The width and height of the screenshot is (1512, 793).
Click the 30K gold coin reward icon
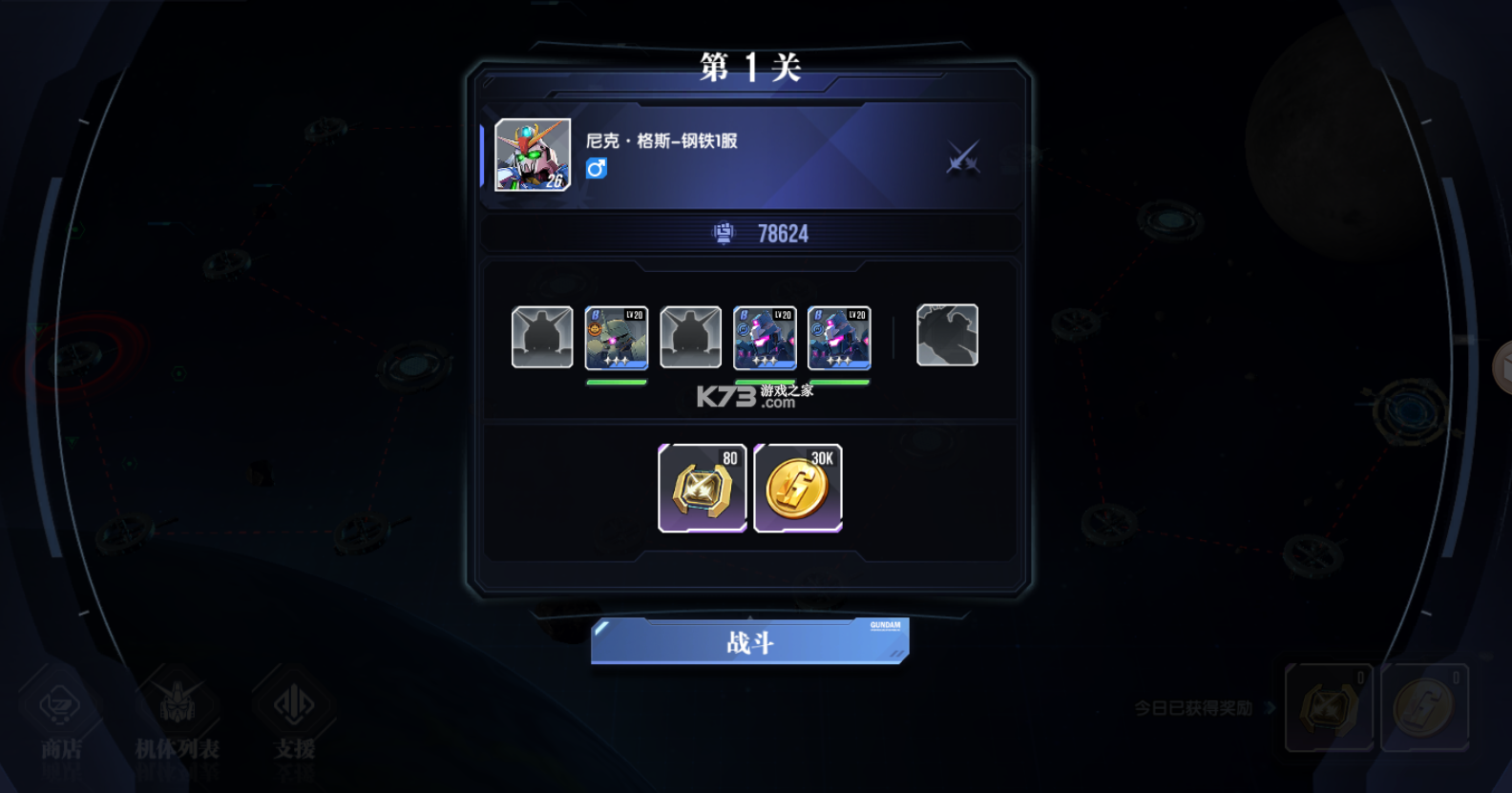[798, 489]
